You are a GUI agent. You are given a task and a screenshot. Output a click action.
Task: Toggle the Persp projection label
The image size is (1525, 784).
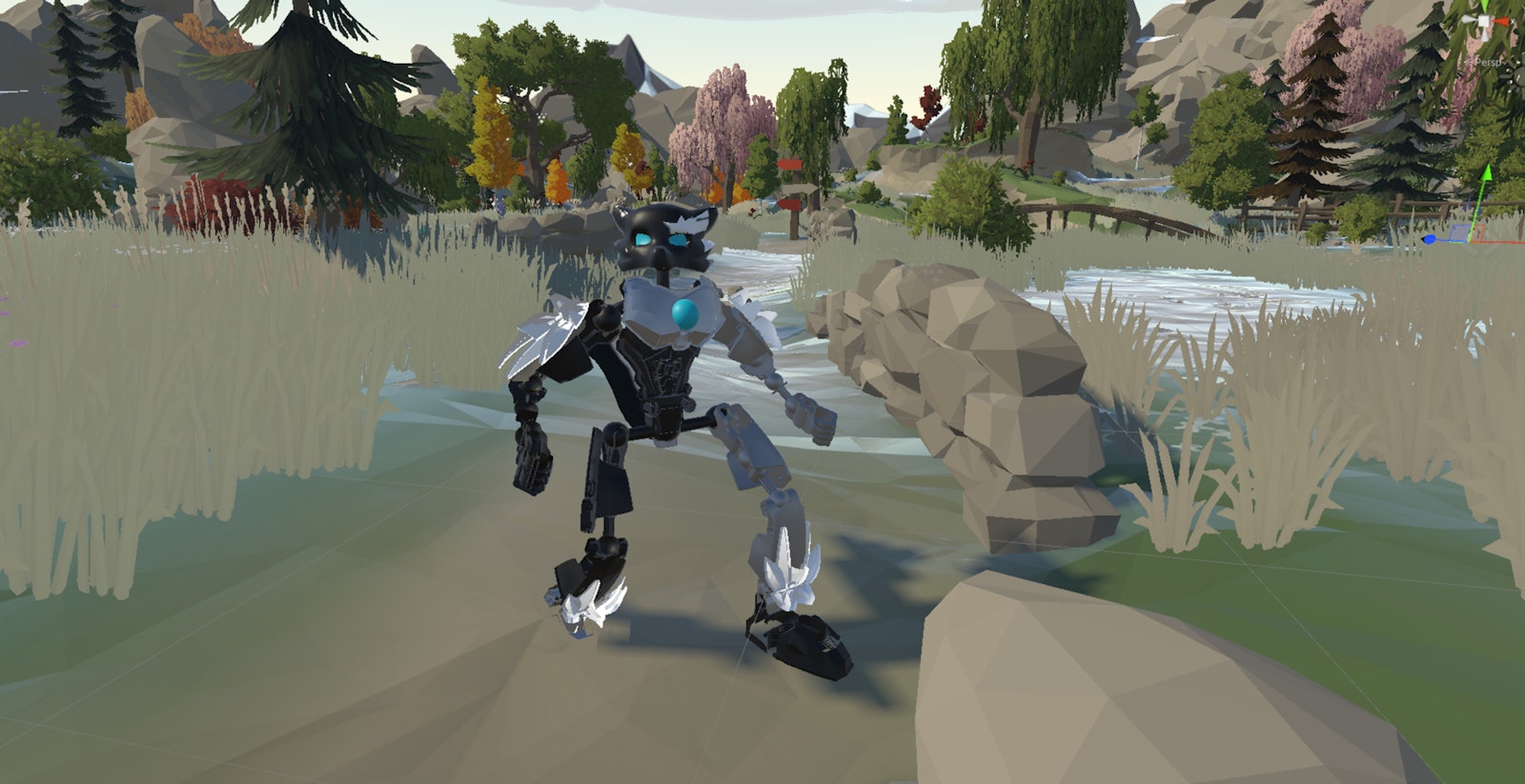pos(1488,62)
